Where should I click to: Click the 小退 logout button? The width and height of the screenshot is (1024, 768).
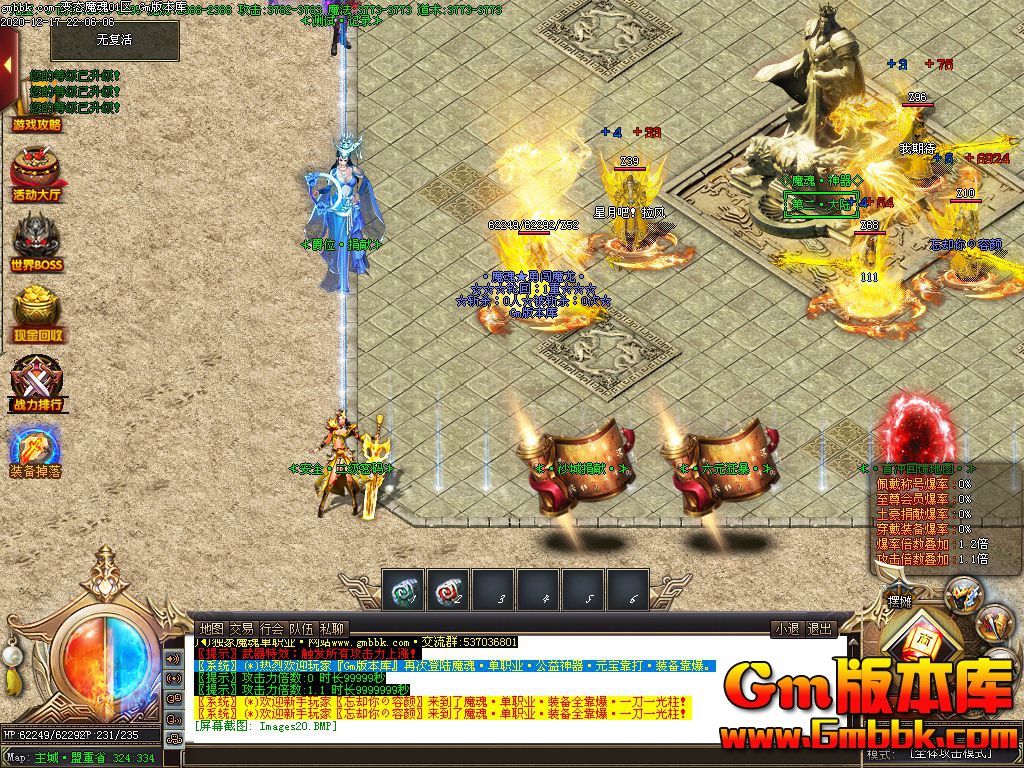(786, 629)
